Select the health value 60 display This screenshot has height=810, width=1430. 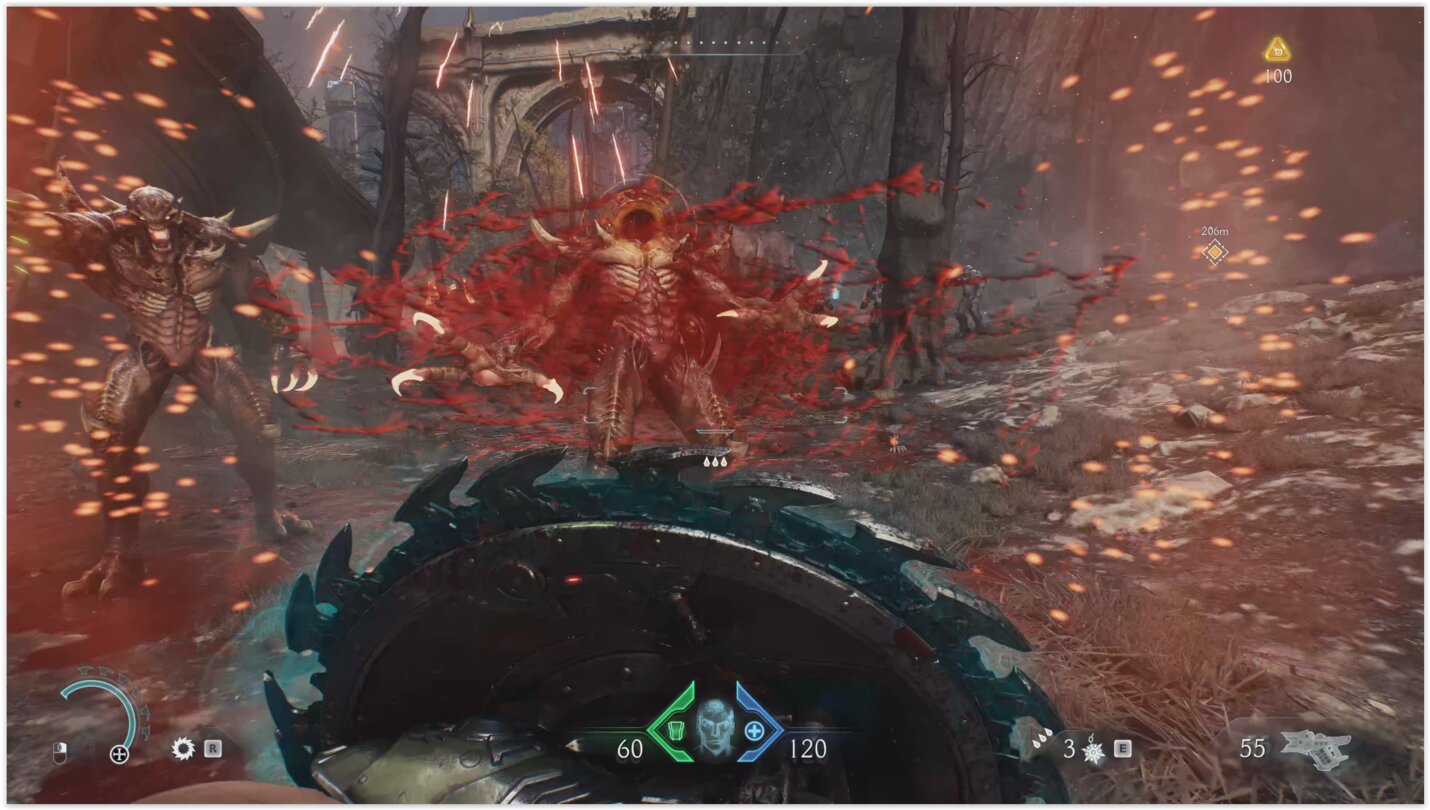coord(629,747)
